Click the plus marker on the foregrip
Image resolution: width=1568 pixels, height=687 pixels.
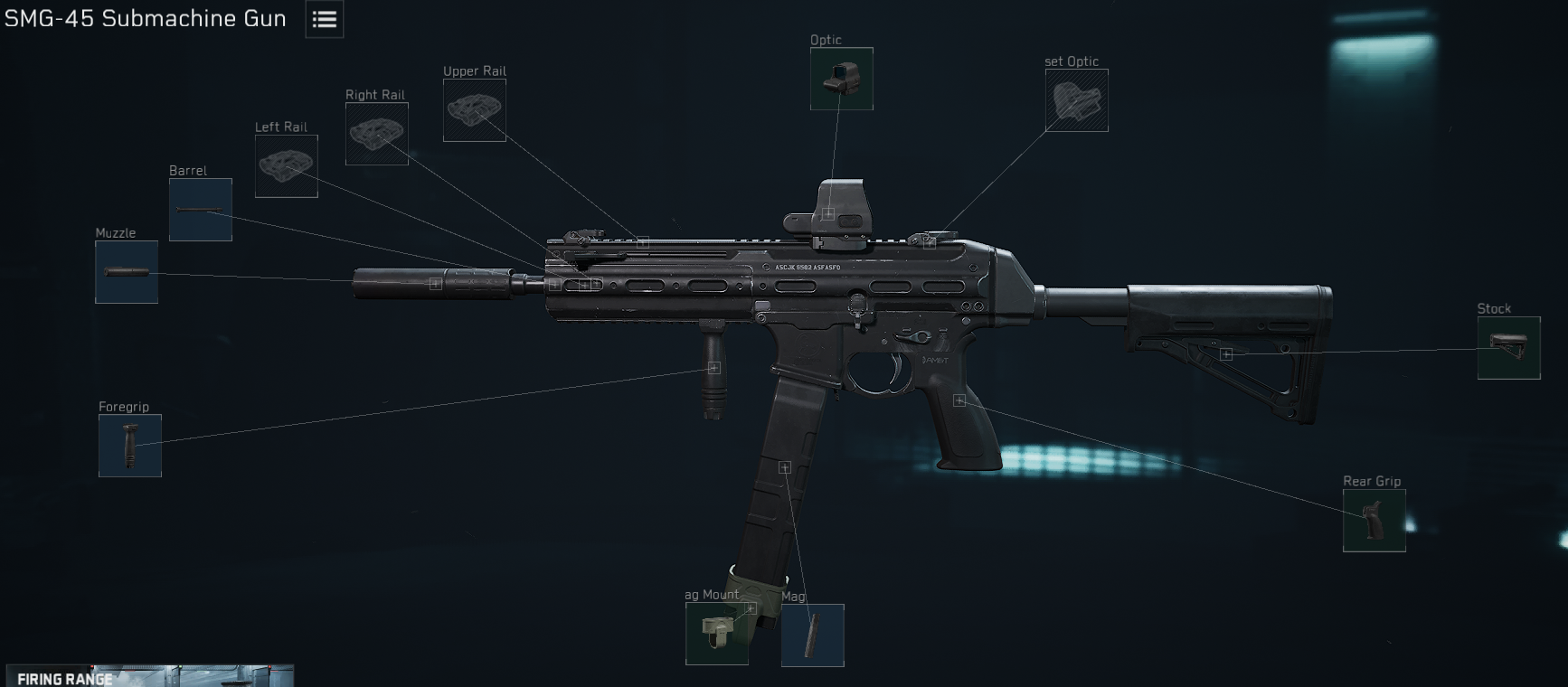tap(713, 367)
